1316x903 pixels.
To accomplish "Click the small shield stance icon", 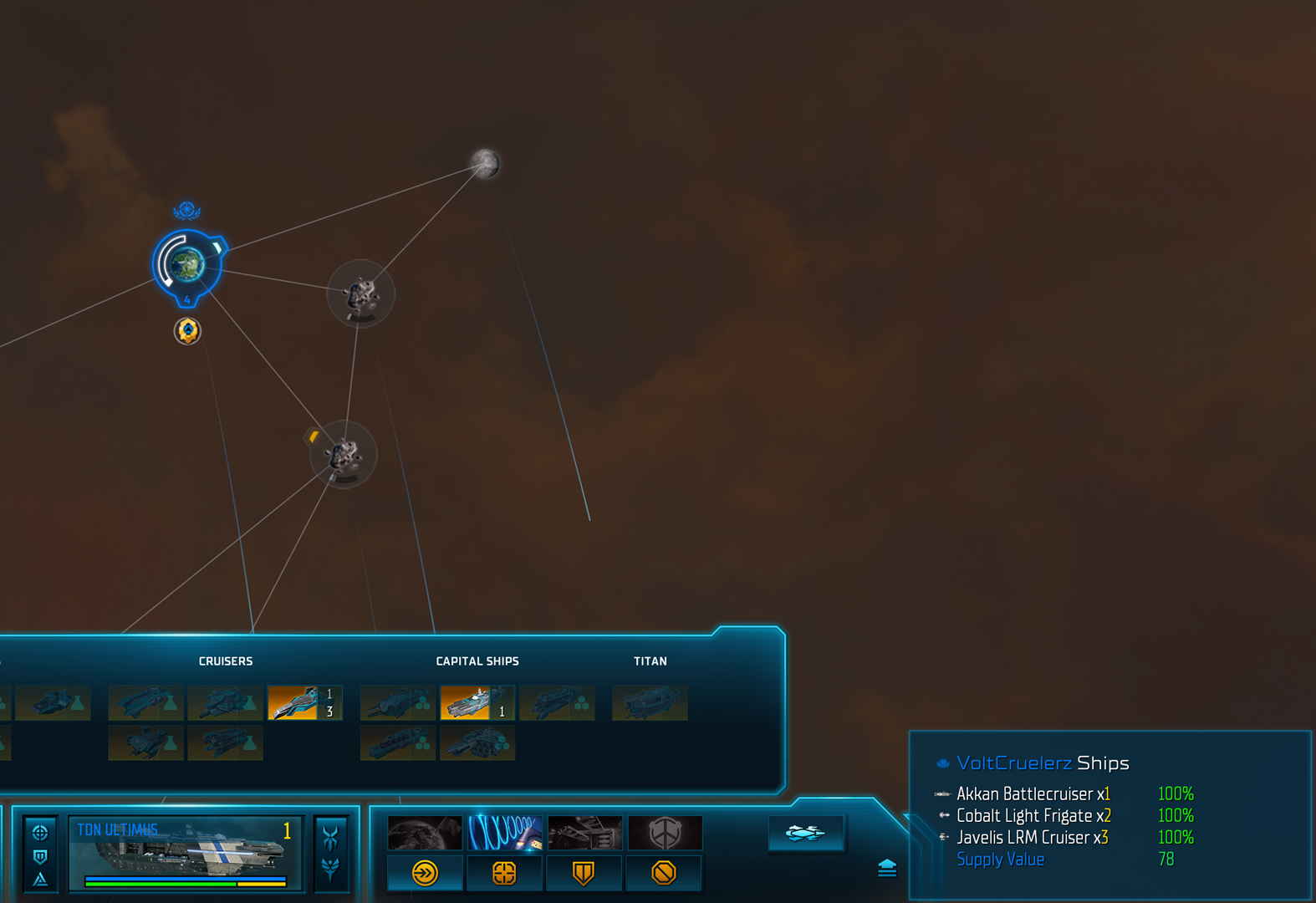I will [x=40, y=856].
